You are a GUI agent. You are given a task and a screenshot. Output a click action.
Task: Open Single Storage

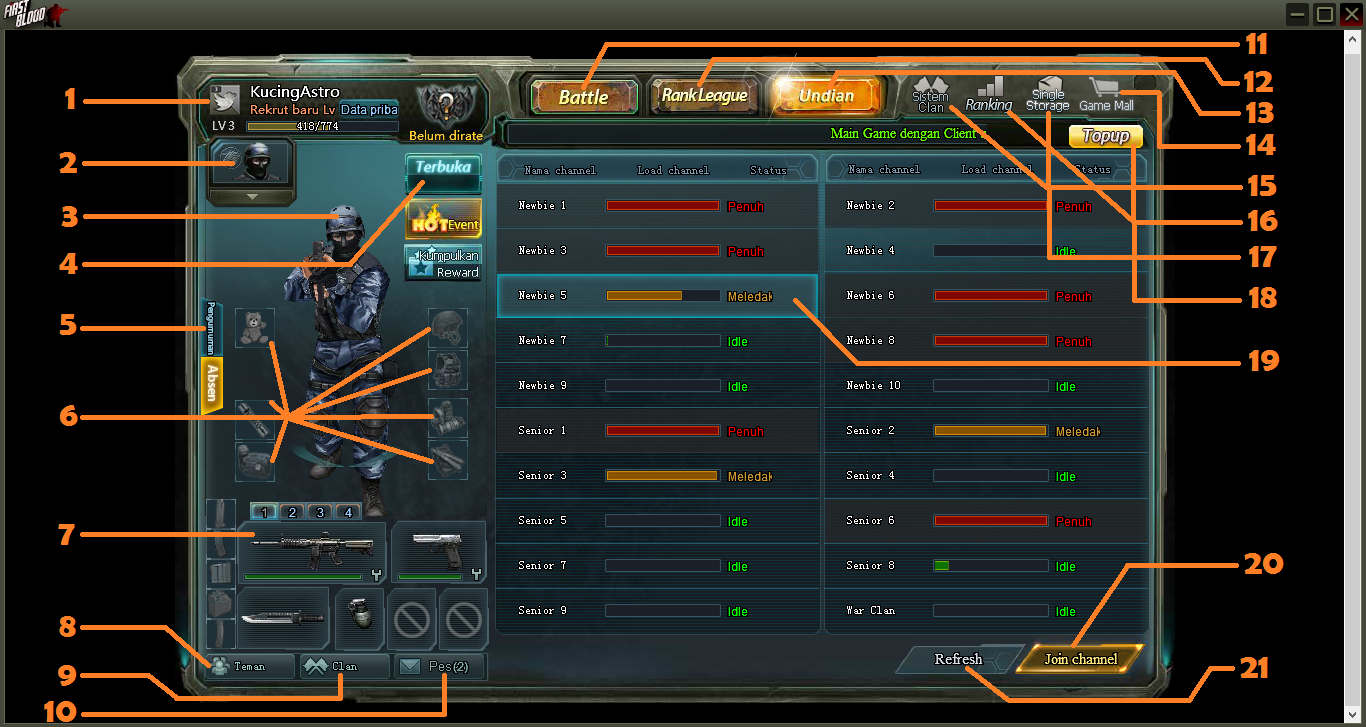click(1047, 92)
